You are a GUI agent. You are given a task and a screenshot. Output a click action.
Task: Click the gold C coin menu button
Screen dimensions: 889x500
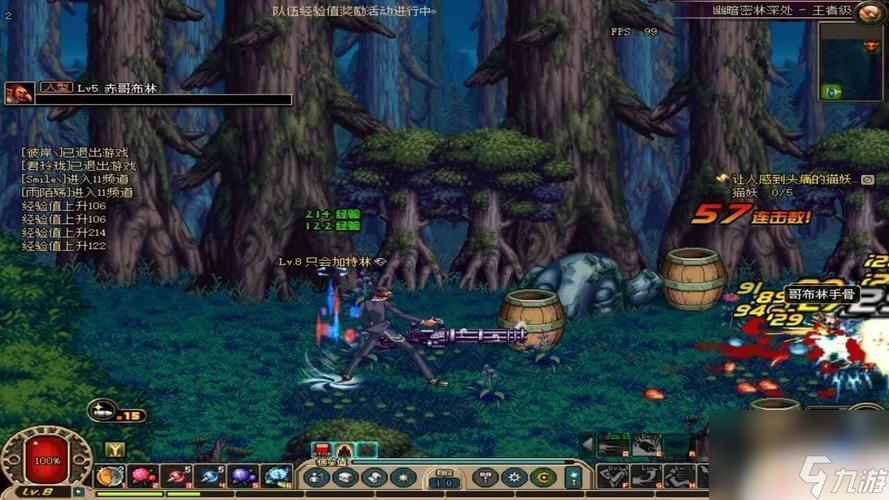point(544,478)
